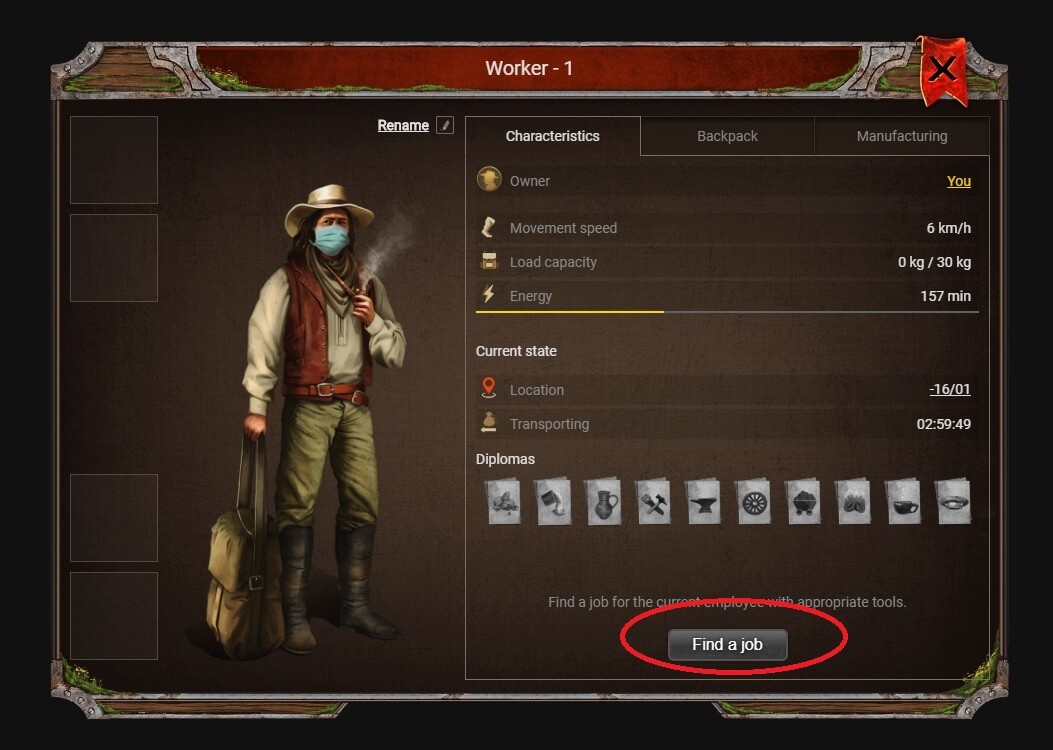Select the clay jug diploma

click(602, 502)
